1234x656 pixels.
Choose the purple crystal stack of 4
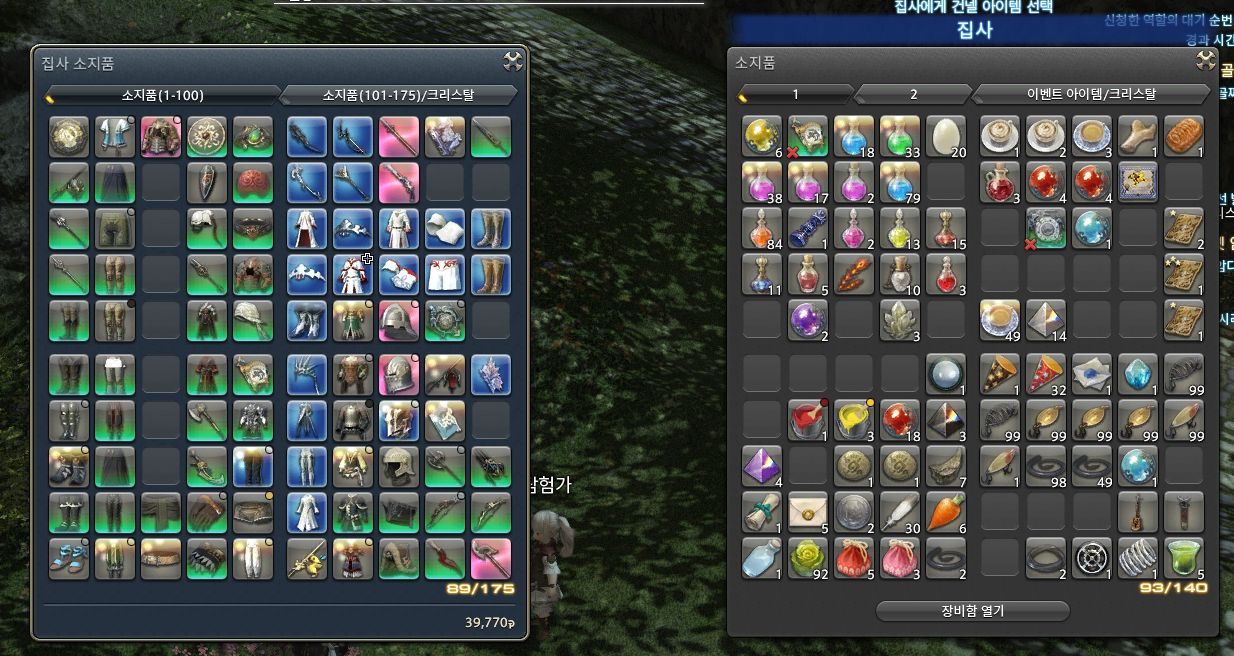[x=762, y=465]
